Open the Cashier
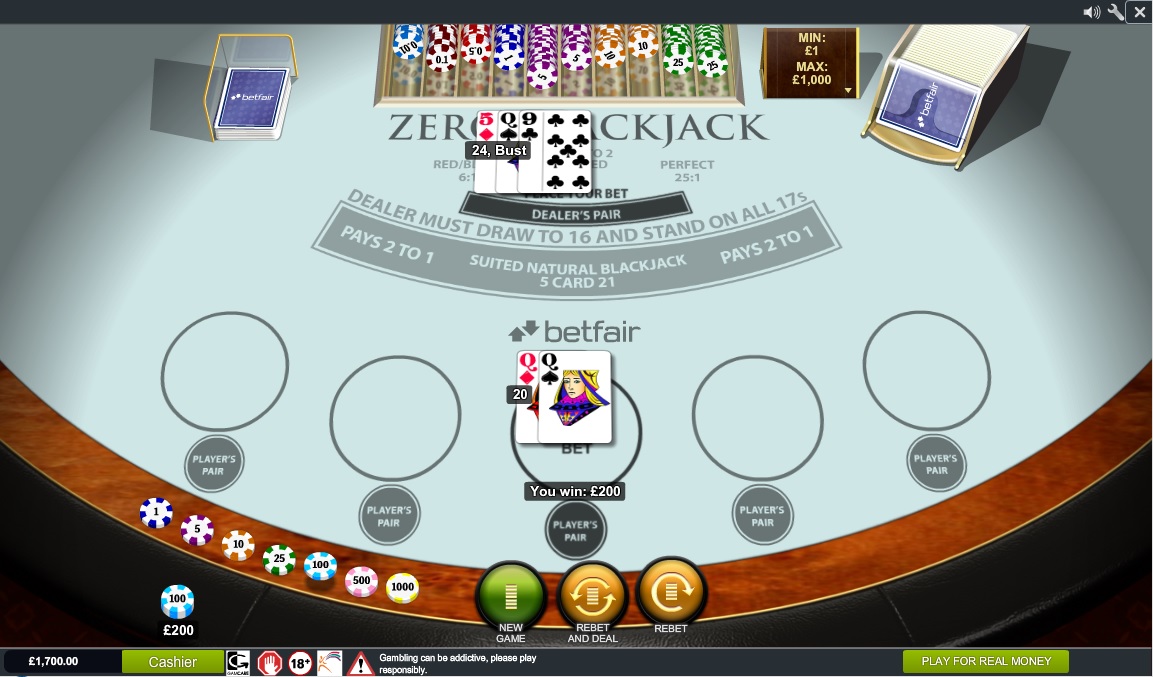1153x677 pixels. pyautogui.click(x=173, y=662)
